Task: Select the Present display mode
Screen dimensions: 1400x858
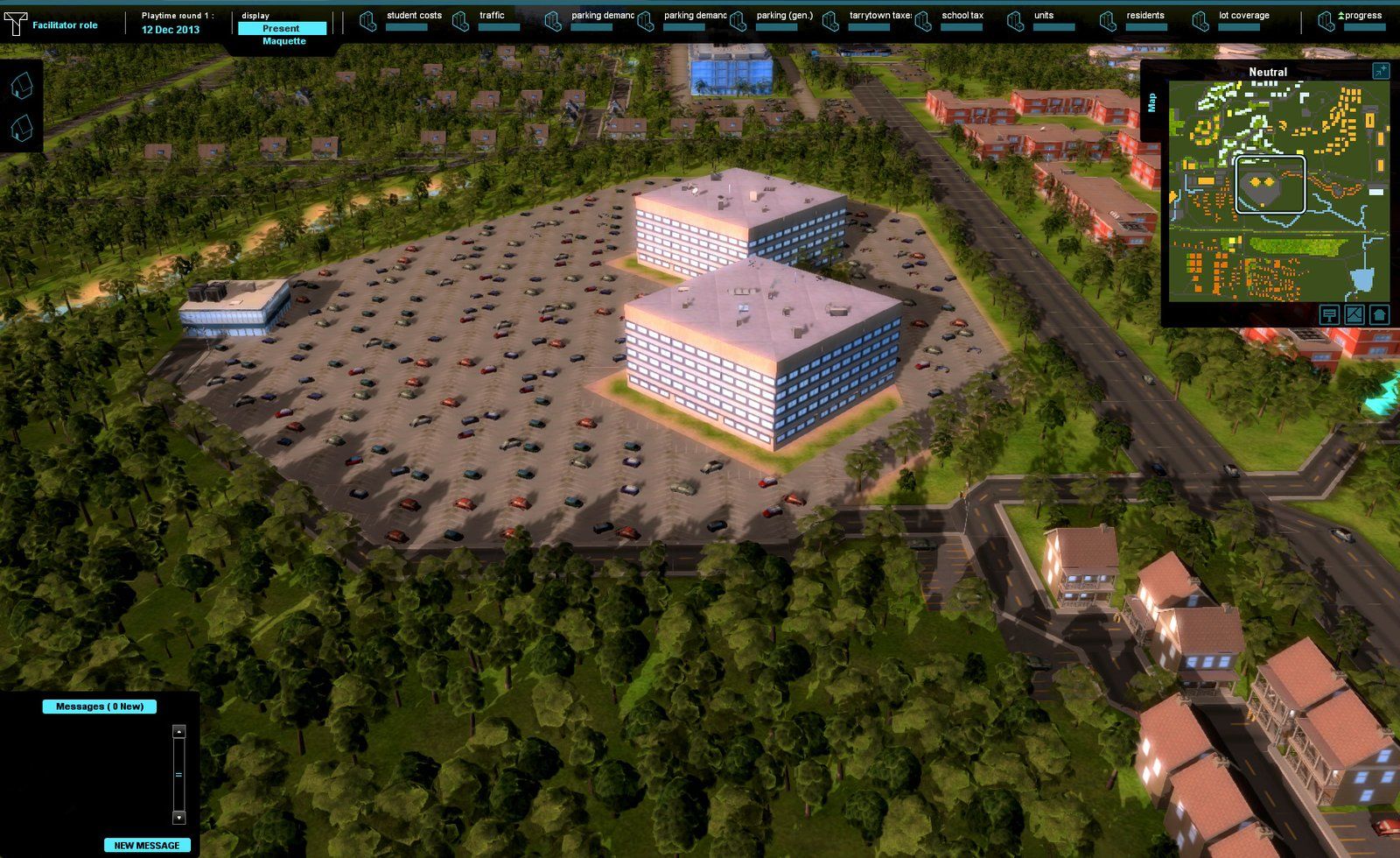Action: (282, 28)
